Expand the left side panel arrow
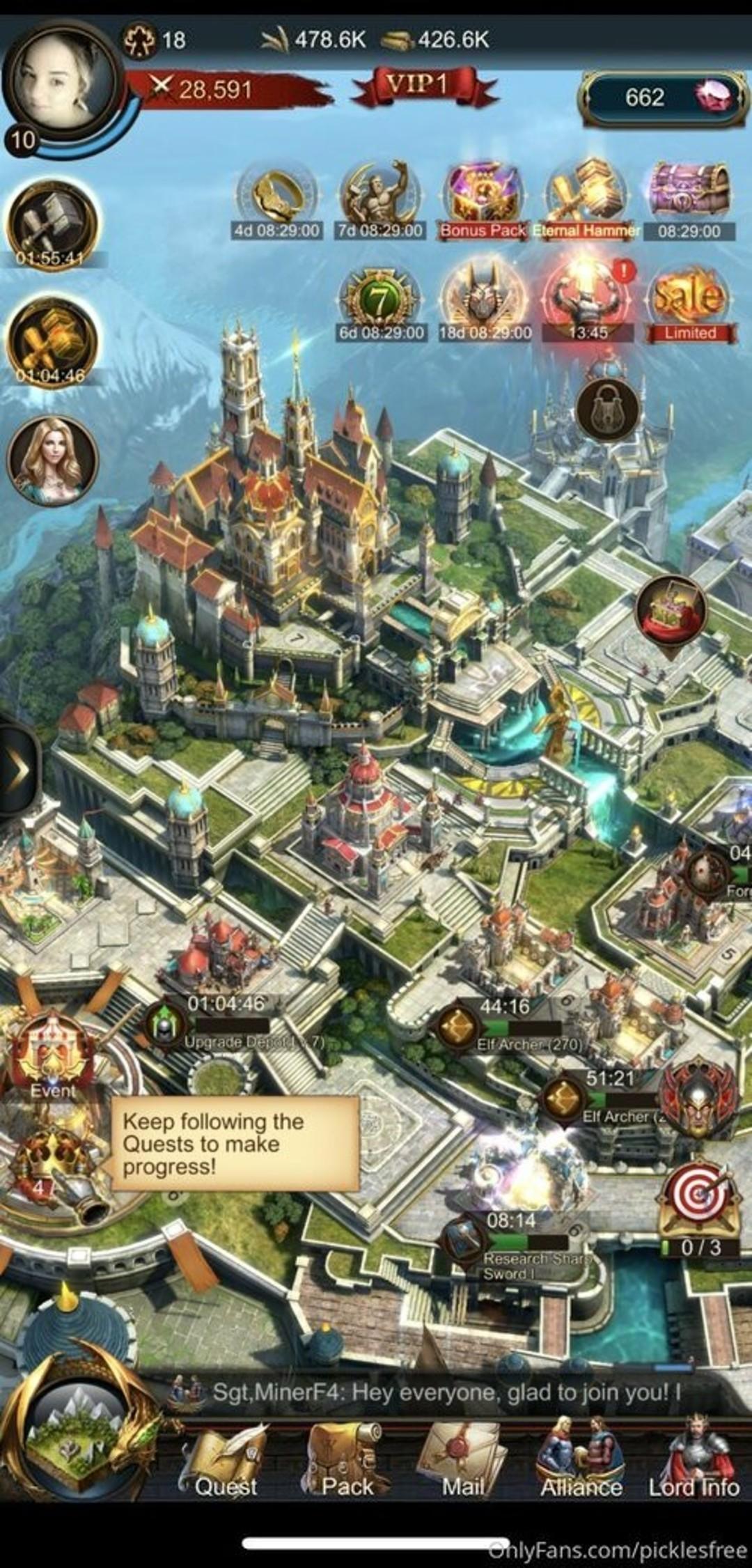This screenshot has width=752, height=1568. point(17,770)
